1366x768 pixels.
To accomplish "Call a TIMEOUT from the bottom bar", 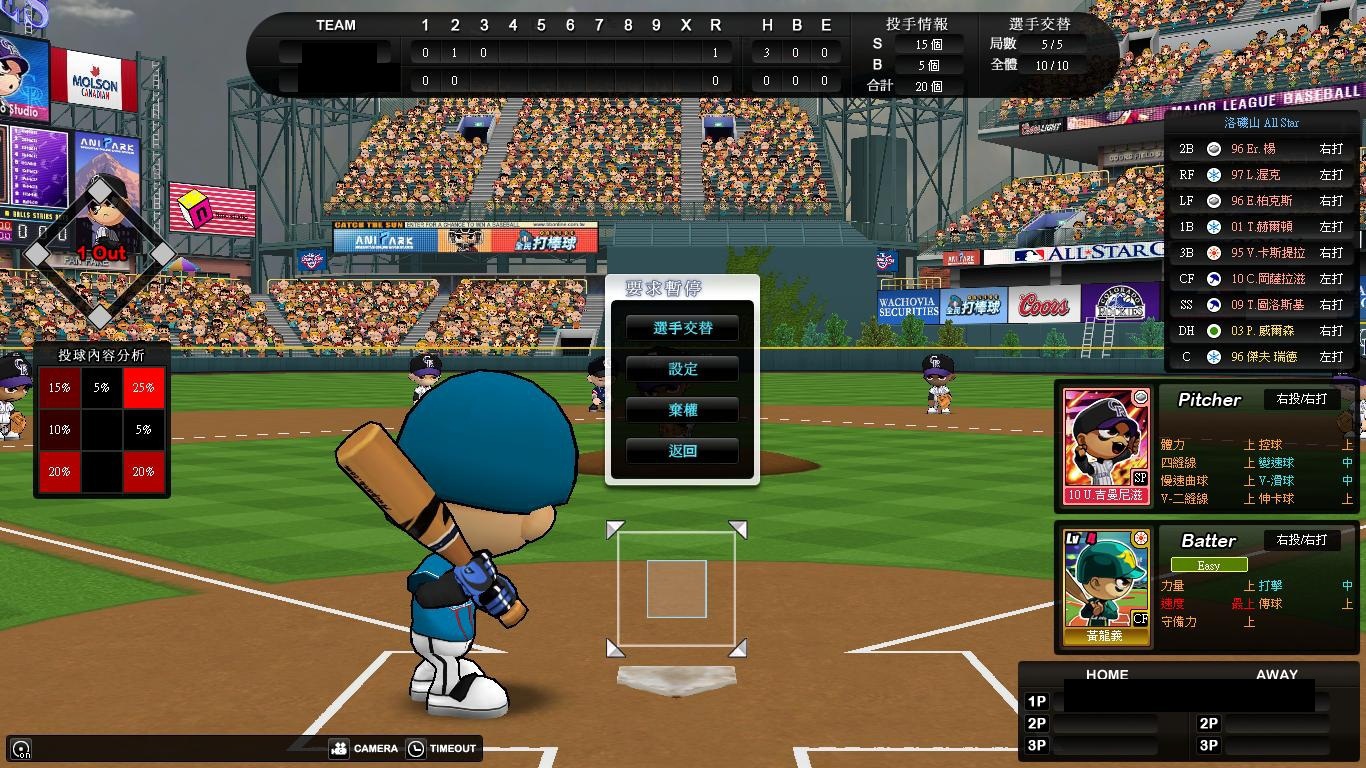I will coord(442,748).
